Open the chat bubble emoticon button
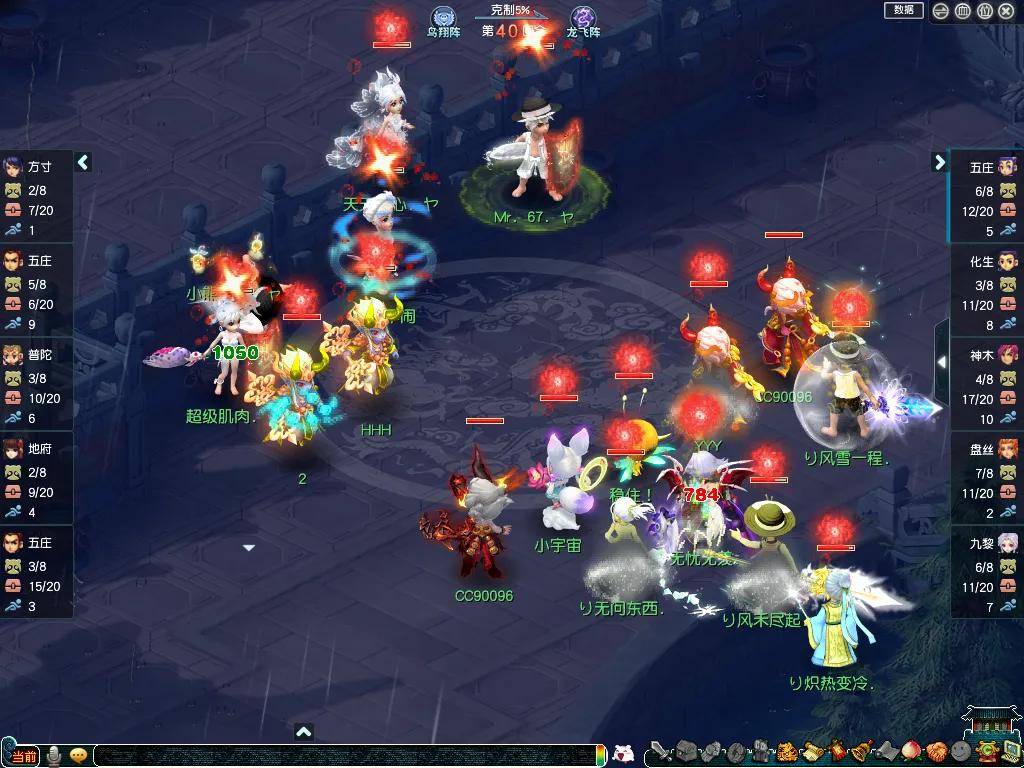Image resolution: width=1024 pixels, height=768 pixels. coord(78,755)
